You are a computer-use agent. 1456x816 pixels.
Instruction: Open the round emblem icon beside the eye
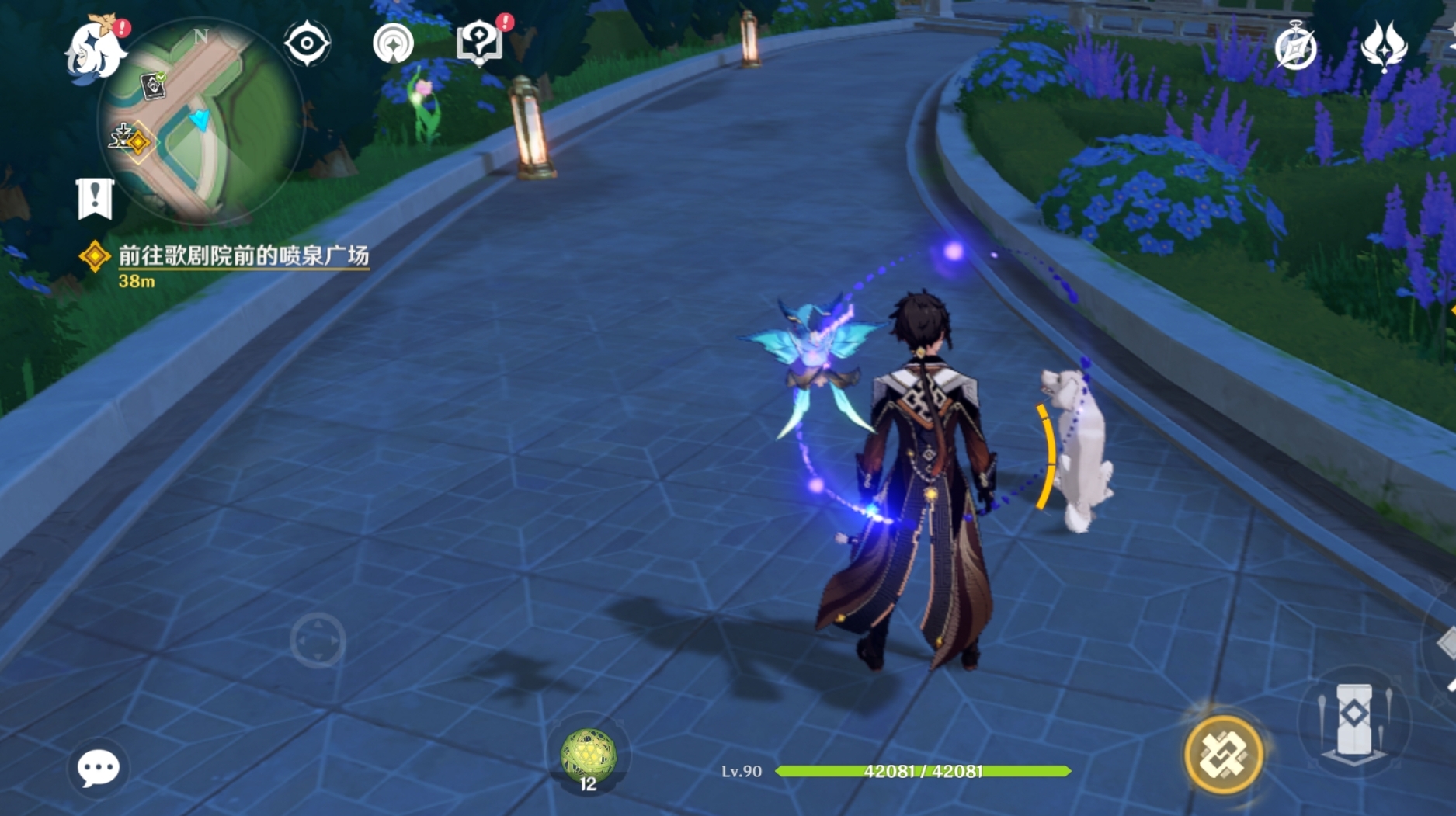click(x=393, y=43)
